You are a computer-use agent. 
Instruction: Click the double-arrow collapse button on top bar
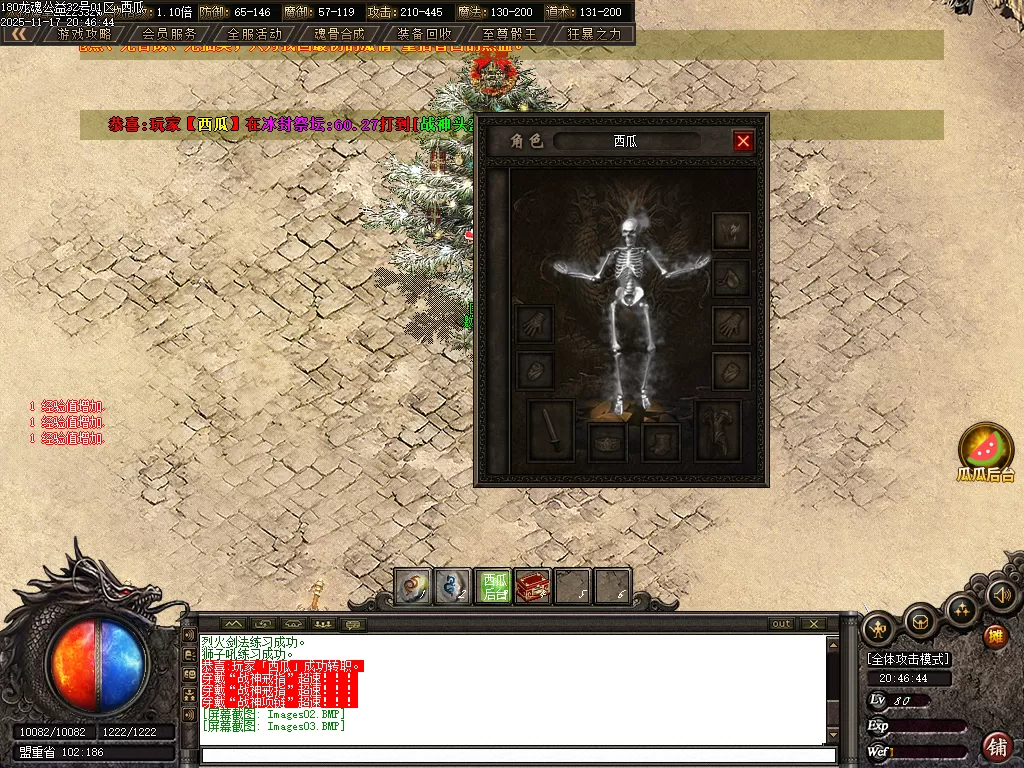tap(18, 33)
